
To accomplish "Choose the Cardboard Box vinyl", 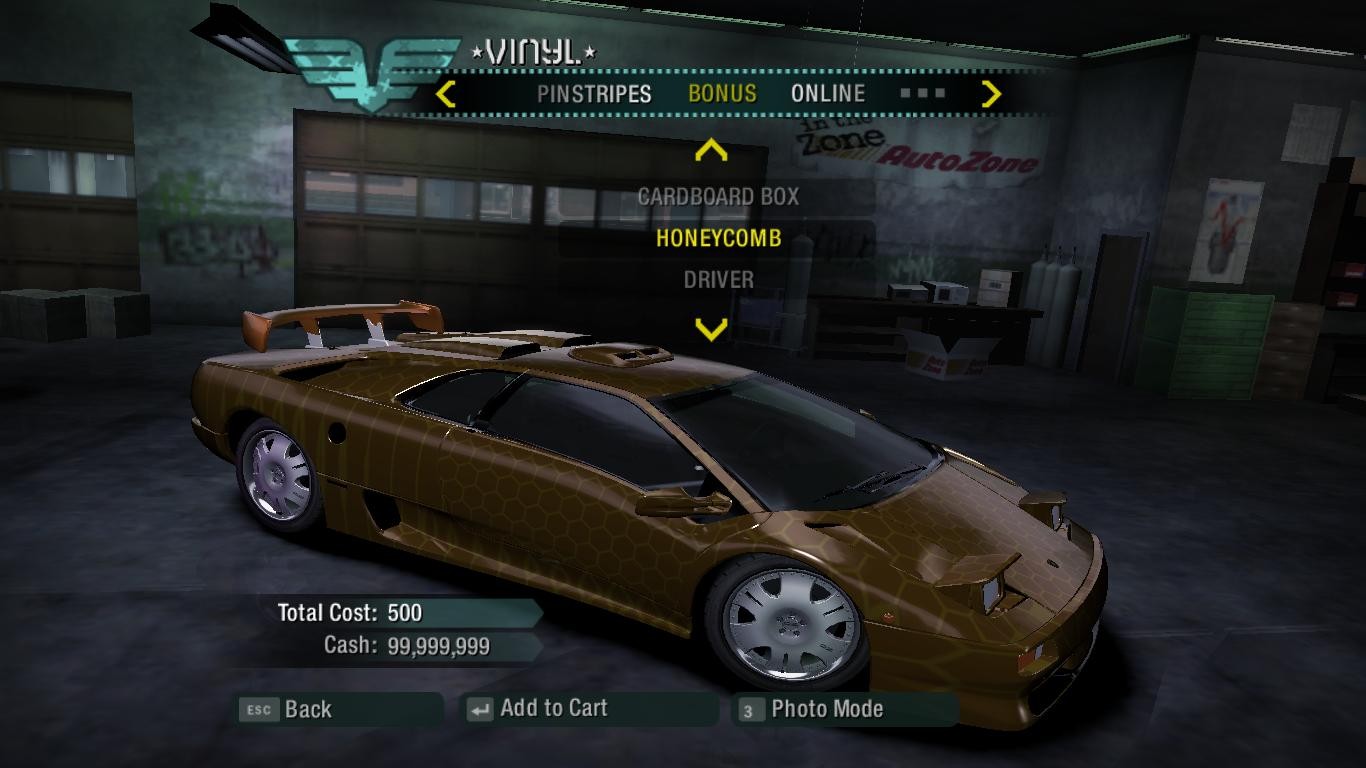I will (x=718, y=197).
